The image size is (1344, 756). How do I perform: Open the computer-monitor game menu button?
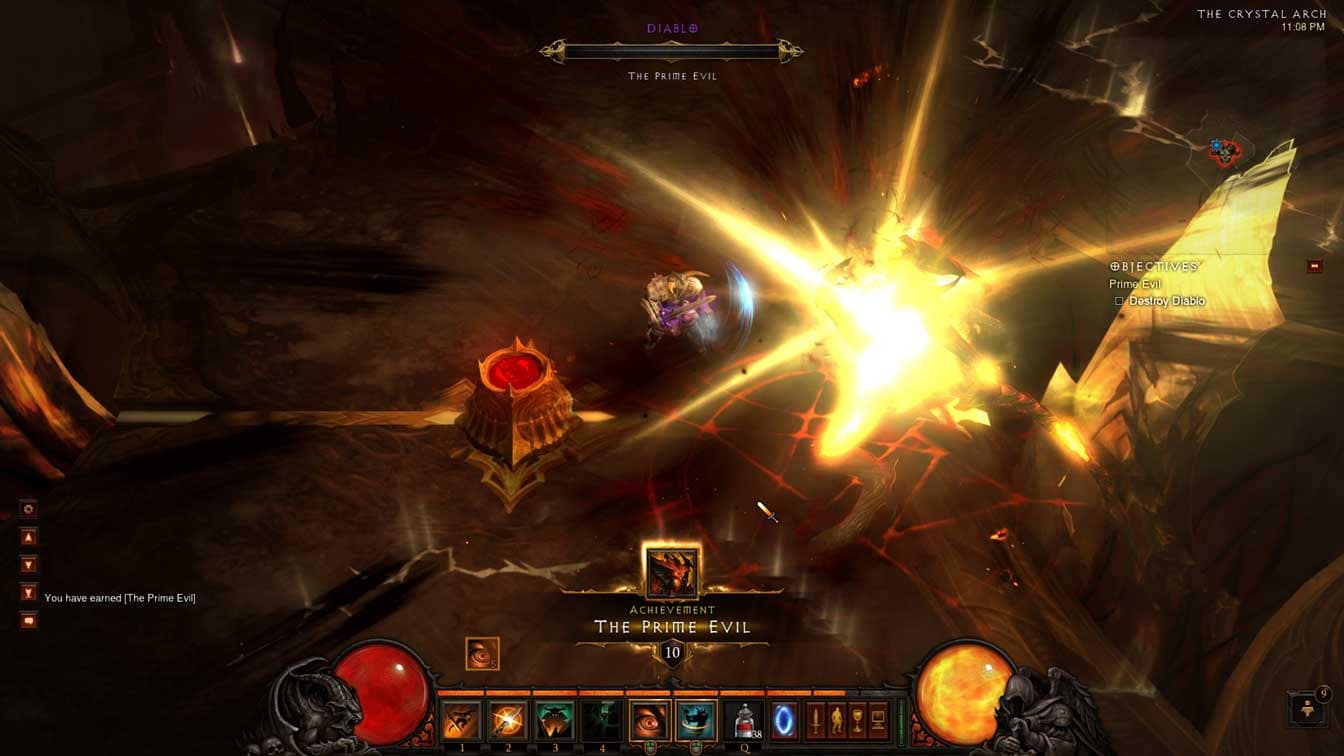pos(880,718)
